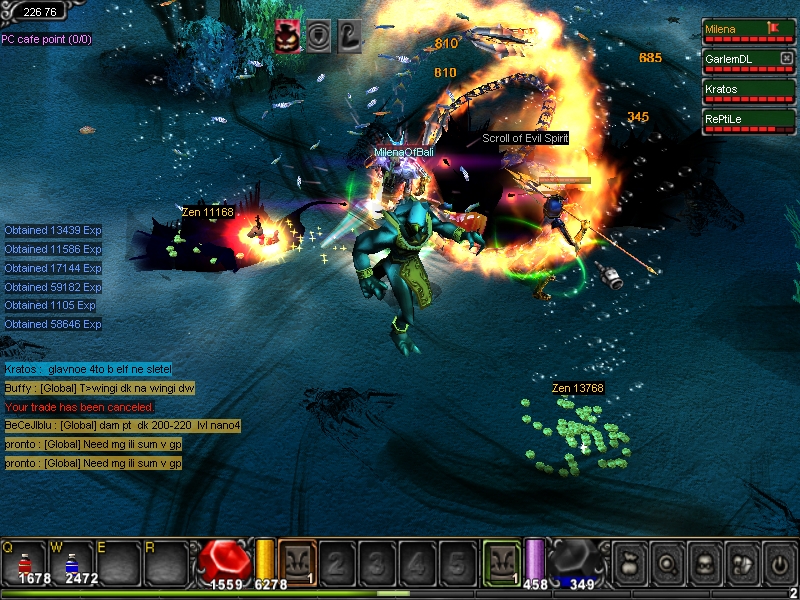Screen dimensions: 800x600
Task: Select the number 3 skill hotkey slot
Action: (x=376, y=563)
